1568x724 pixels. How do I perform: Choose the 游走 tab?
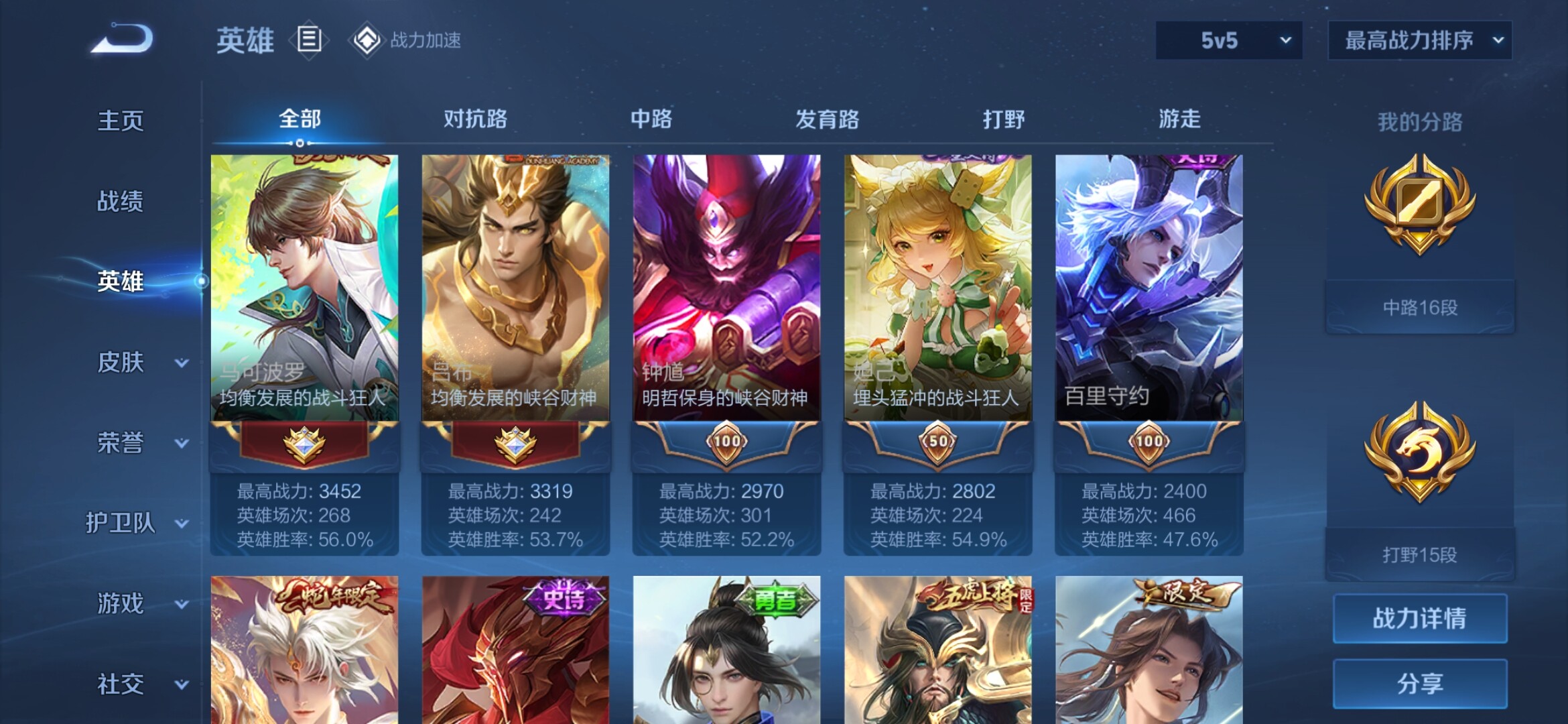click(x=1179, y=119)
